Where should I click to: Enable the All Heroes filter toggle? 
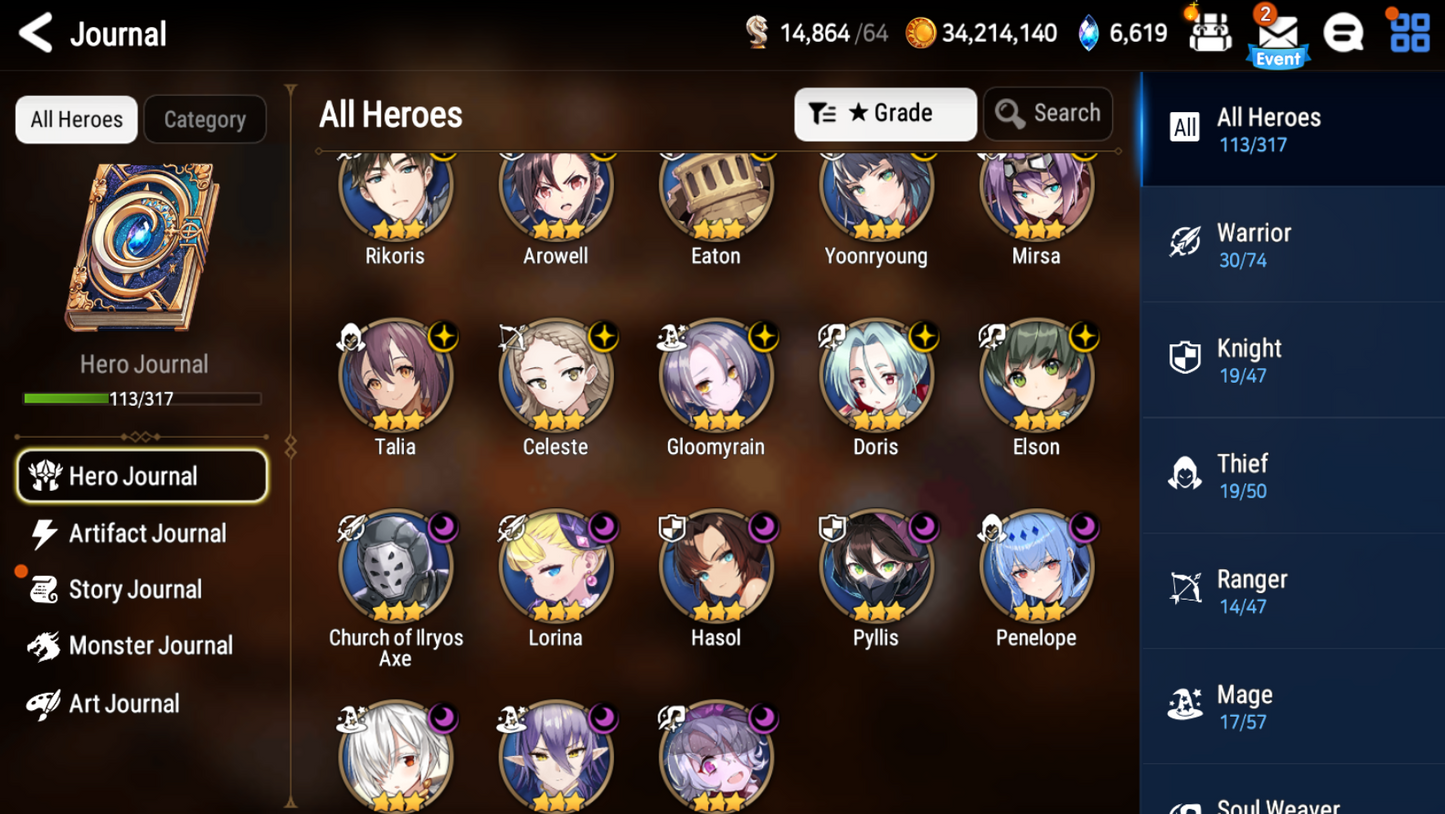(76, 119)
